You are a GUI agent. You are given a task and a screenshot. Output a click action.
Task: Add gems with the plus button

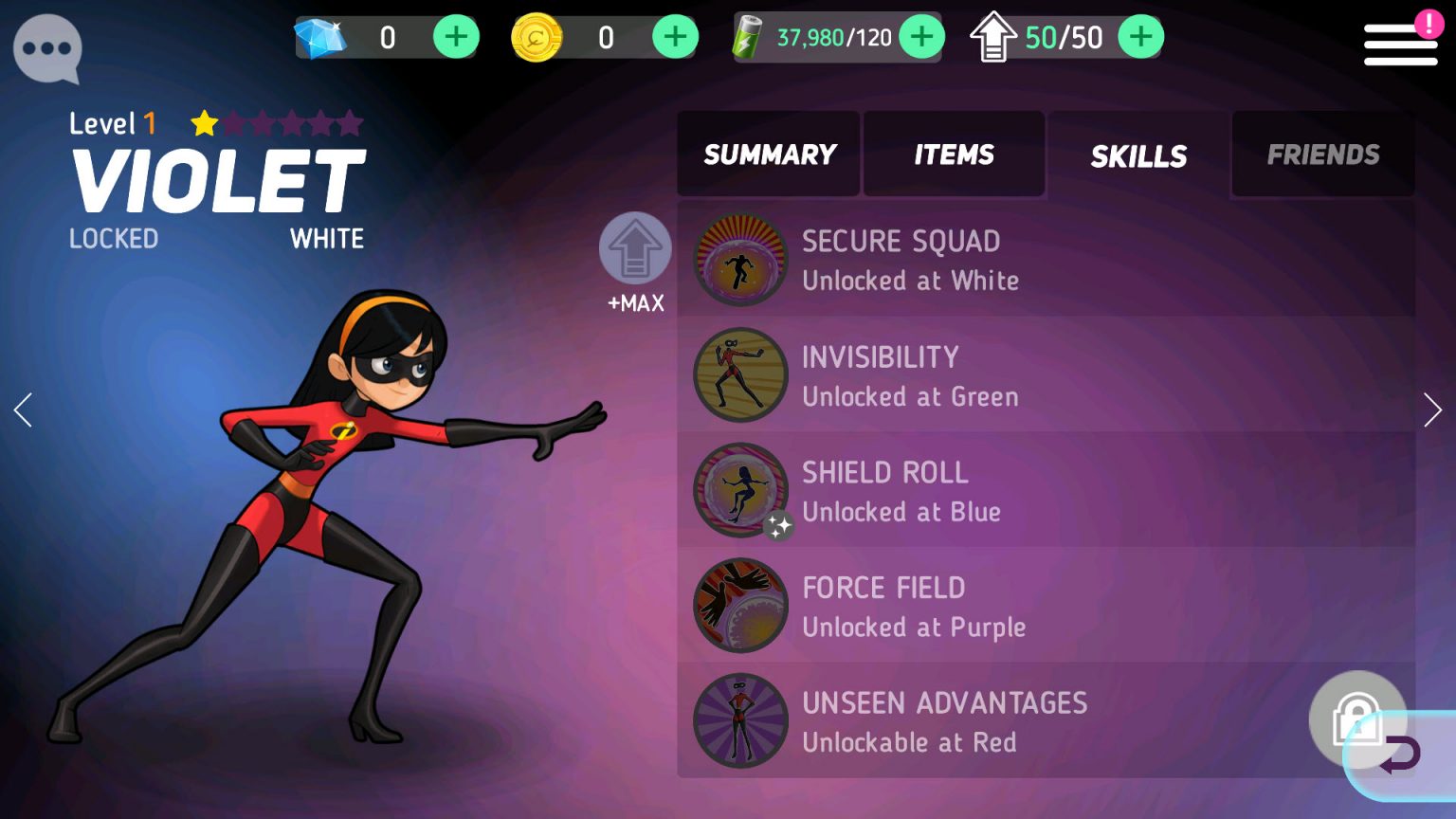[x=456, y=36]
